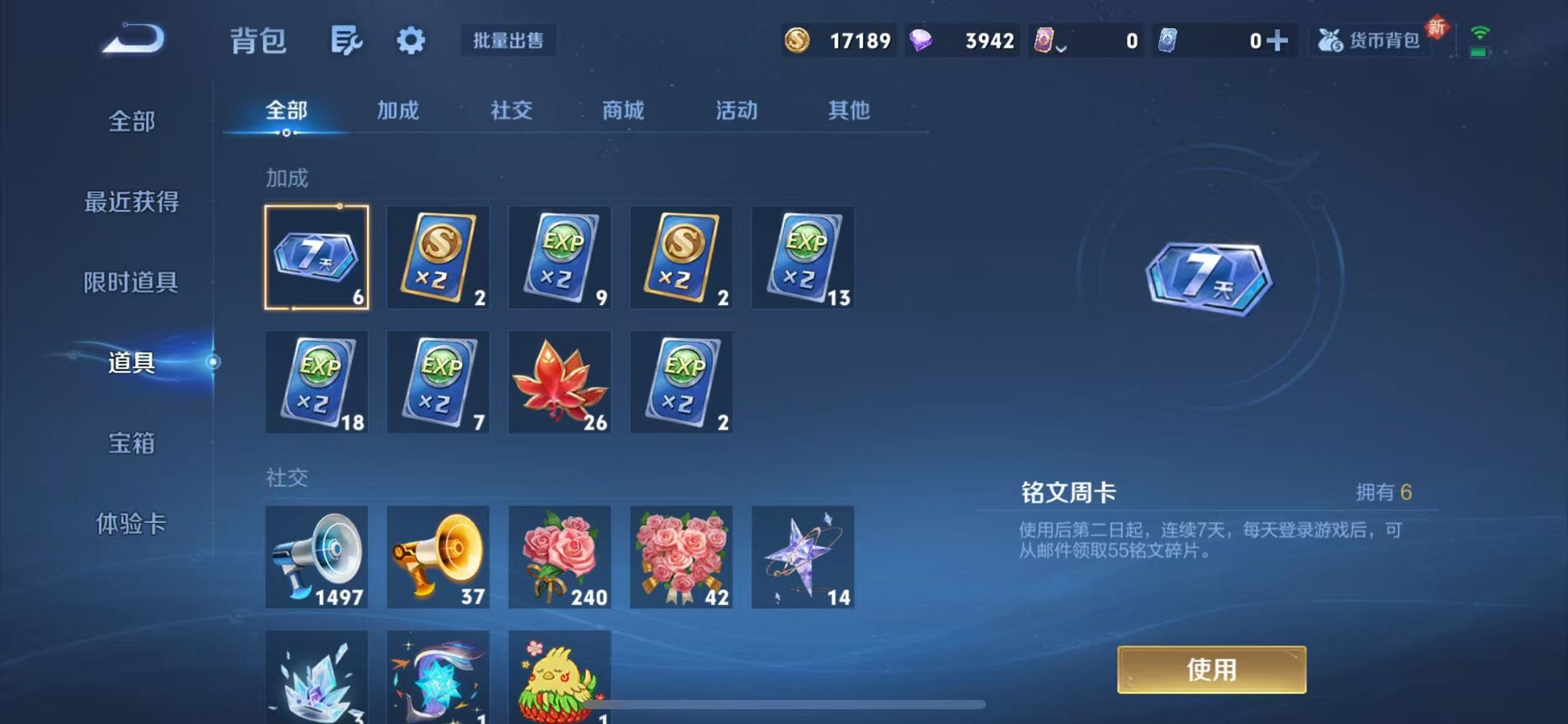Open the 体验卡 sidebar category
The image size is (1568, 724).
coord(131,524)
